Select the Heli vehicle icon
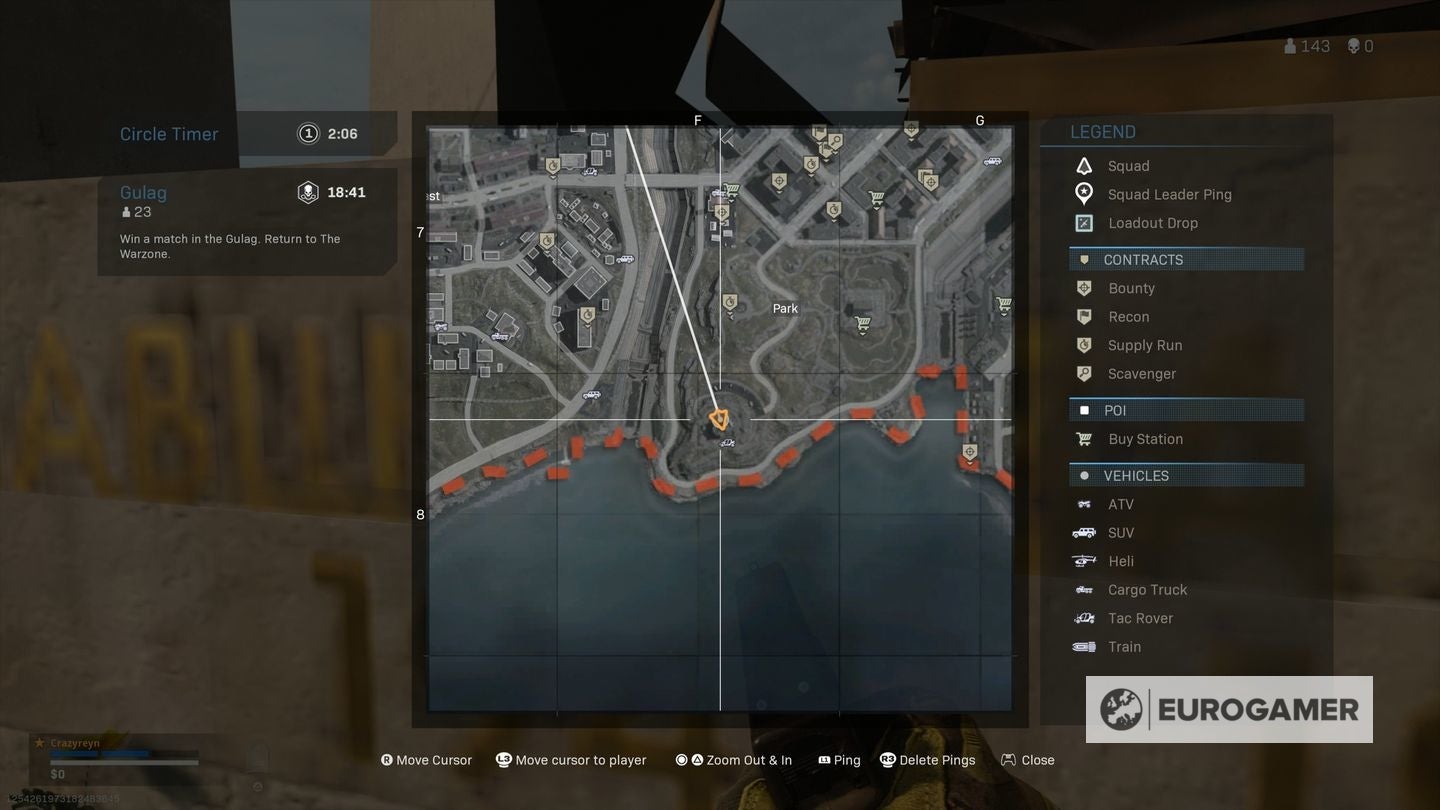The height and width of the screenshot is (810, 1440). point(1084,561)
